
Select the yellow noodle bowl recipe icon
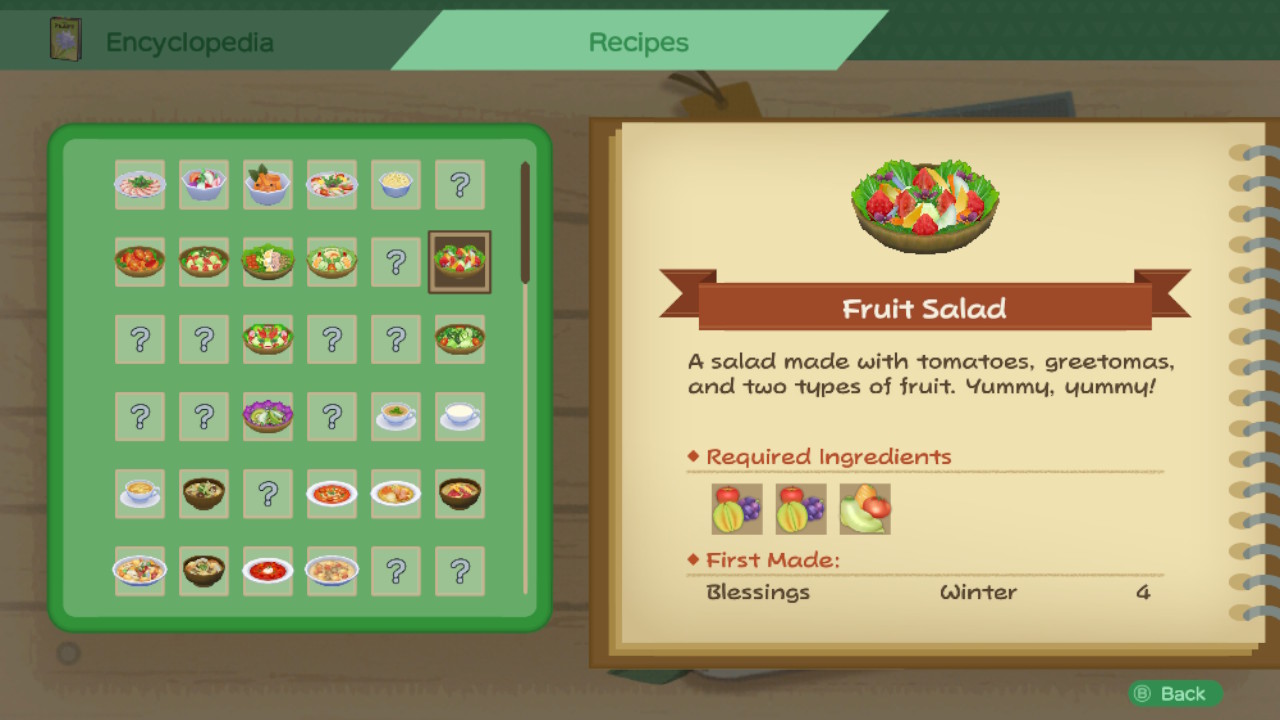click(x=396, y=185)
